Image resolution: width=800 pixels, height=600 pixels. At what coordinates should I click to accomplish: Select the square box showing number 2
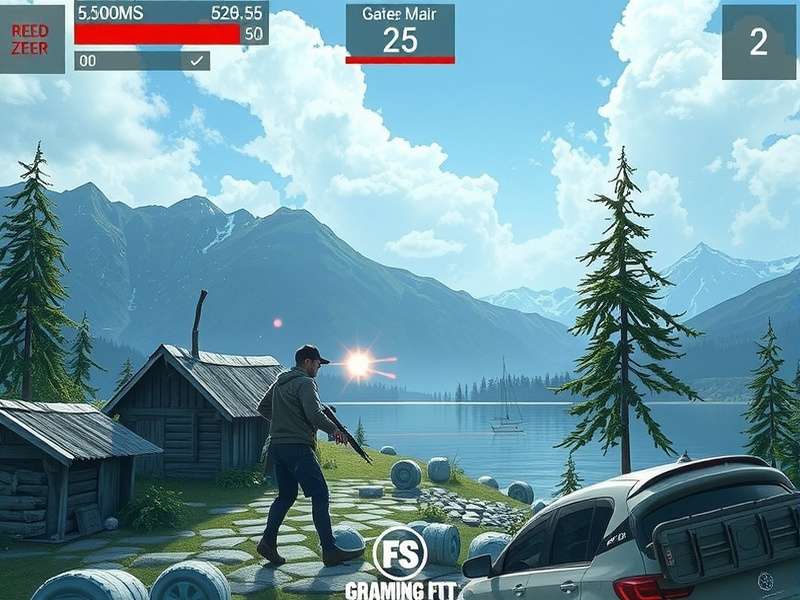tap(759, 42)
